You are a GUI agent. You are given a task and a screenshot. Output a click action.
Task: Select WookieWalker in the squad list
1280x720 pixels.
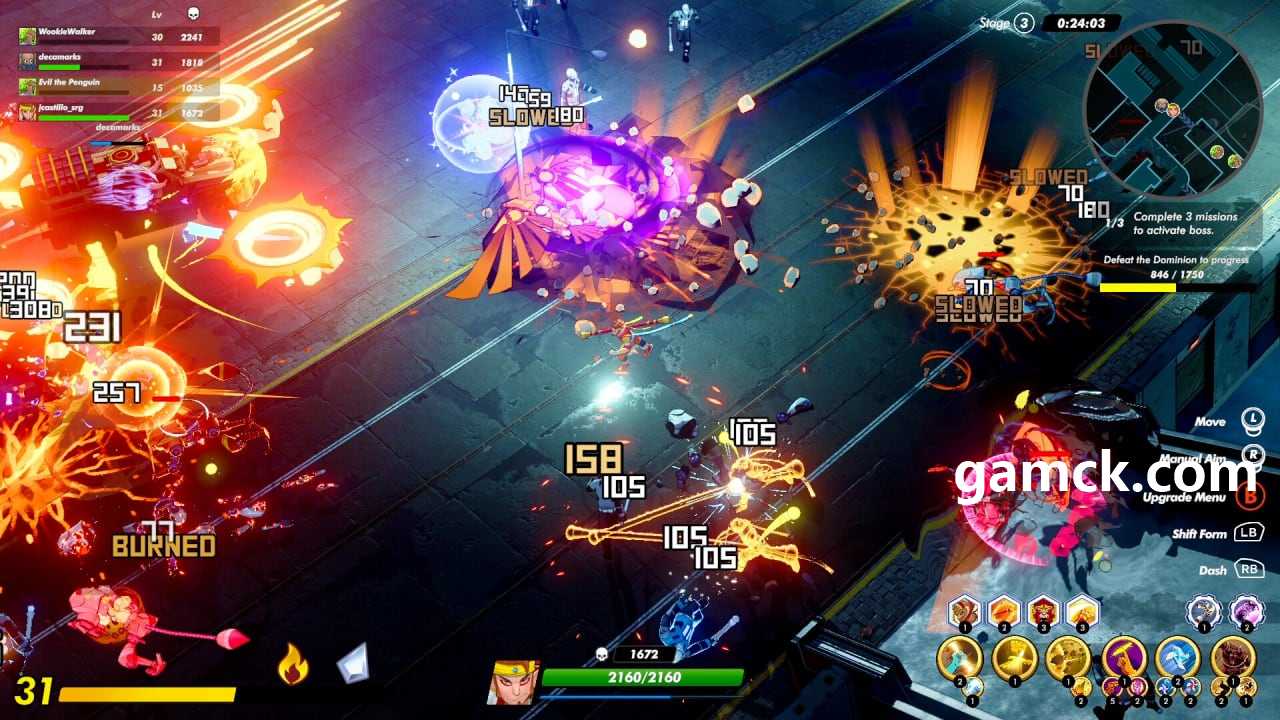click(x=68, y=33)
